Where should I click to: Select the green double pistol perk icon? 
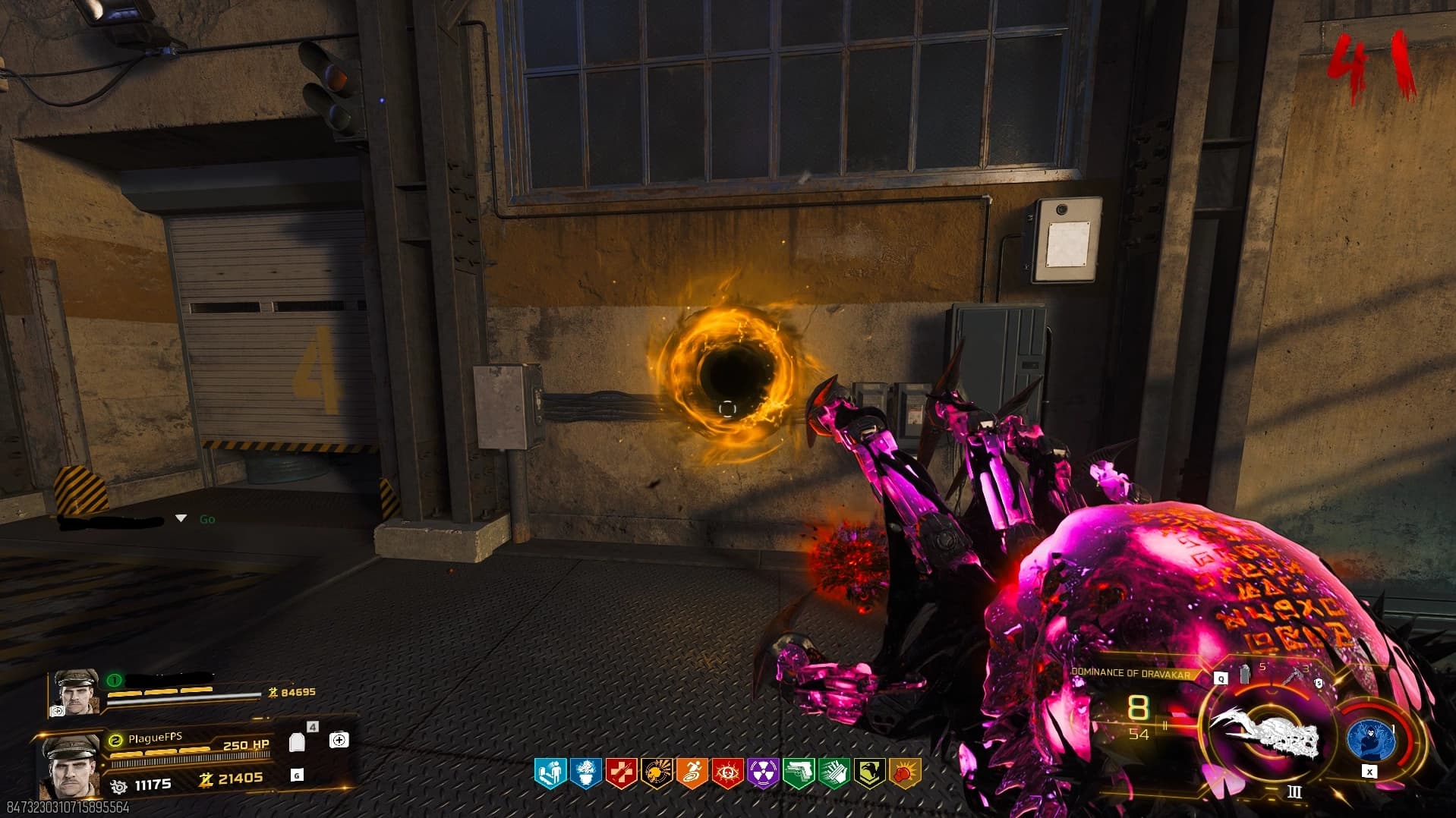click(x=798, y=774)
